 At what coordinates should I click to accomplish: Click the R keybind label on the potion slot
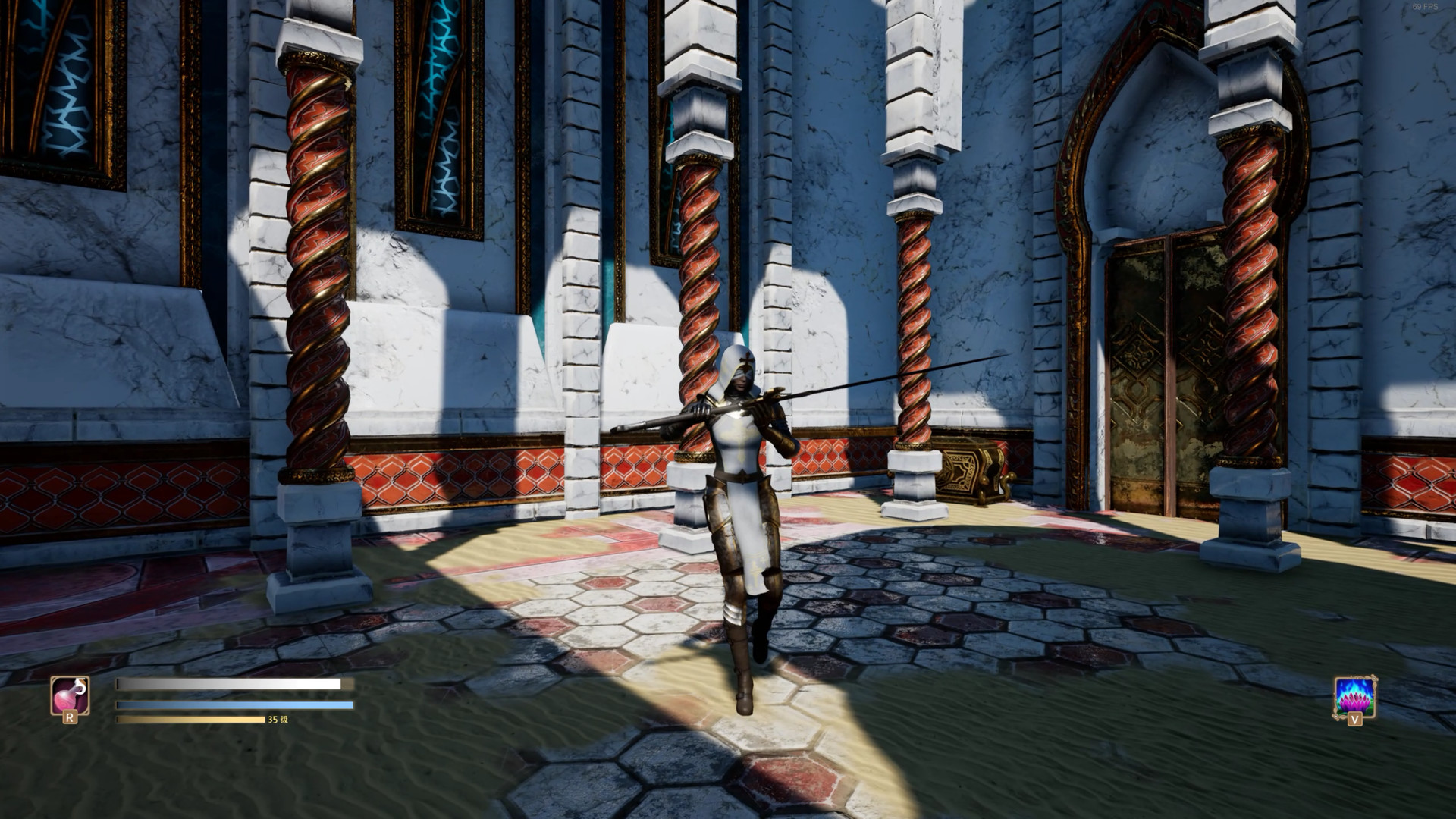click(x=71, y=717)
